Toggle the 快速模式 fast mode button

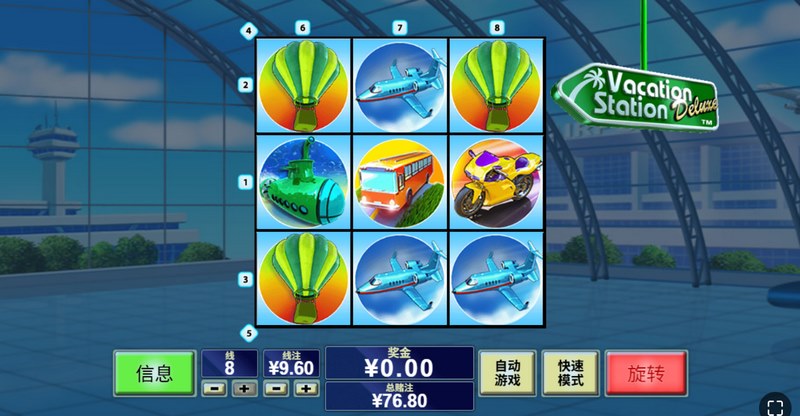point(569,373)
